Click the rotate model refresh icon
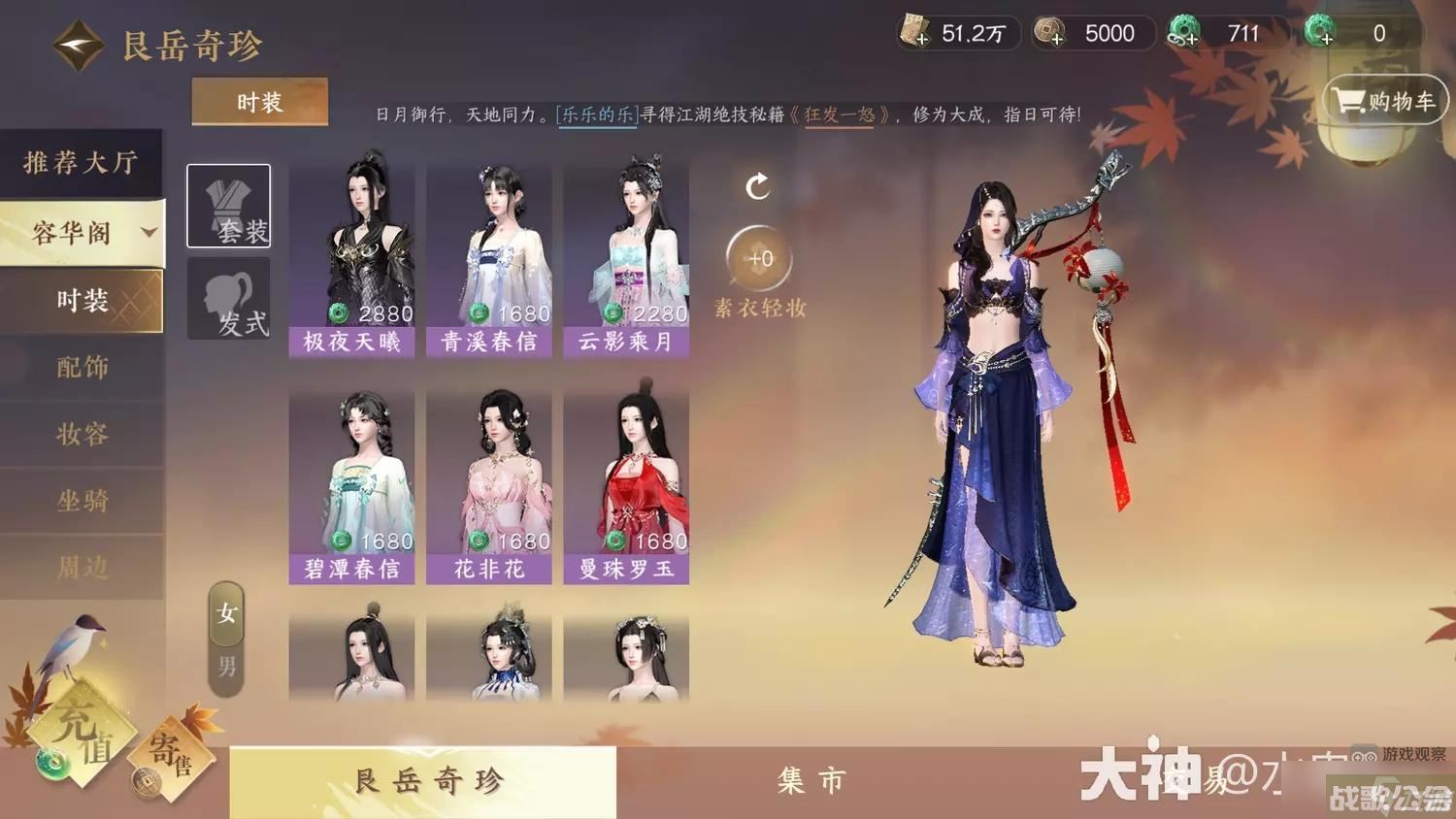This screenshot has width=1456, height=819. [758, 184]
